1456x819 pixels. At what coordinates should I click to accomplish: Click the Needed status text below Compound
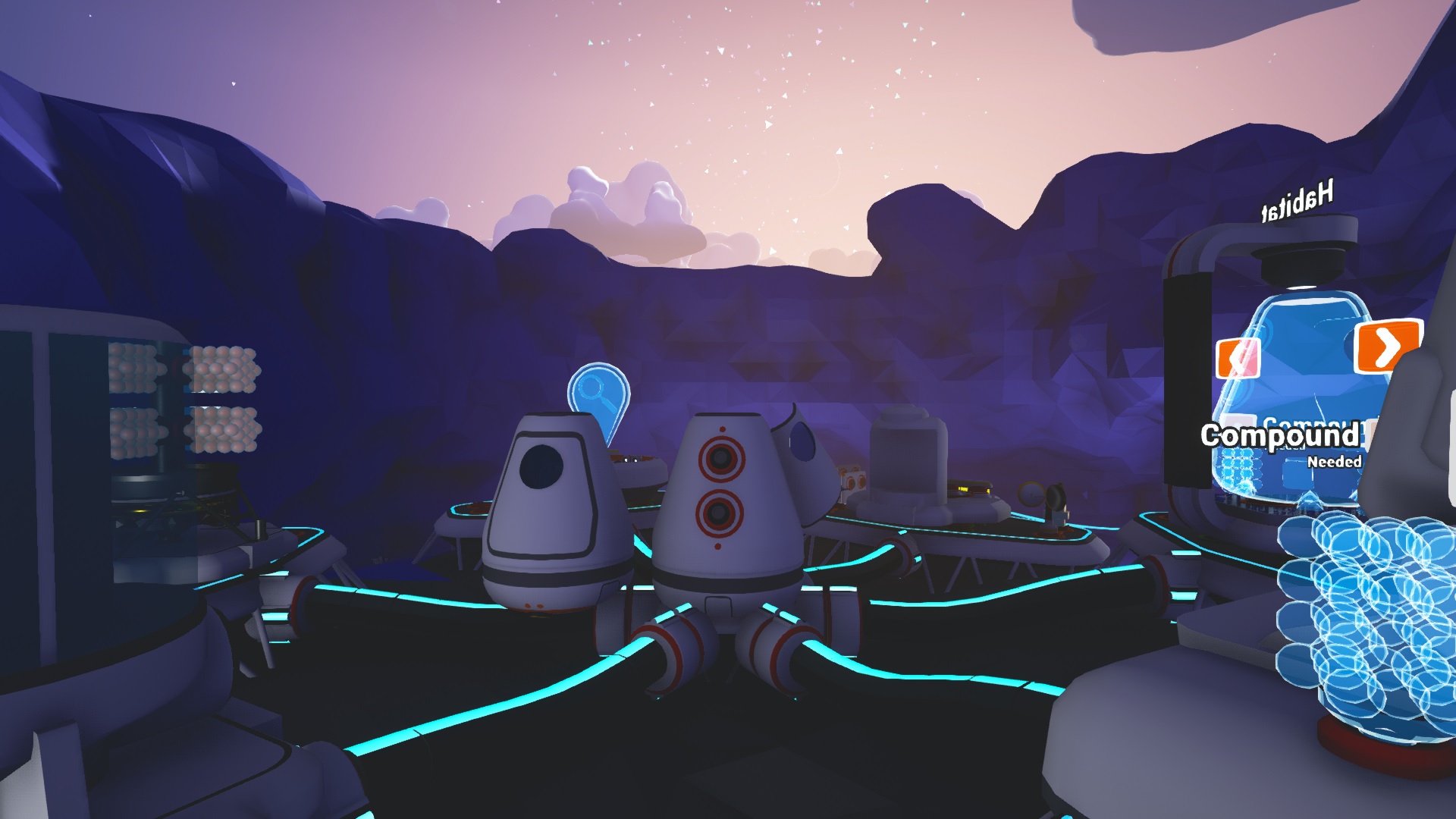(x=1335, y=461)
